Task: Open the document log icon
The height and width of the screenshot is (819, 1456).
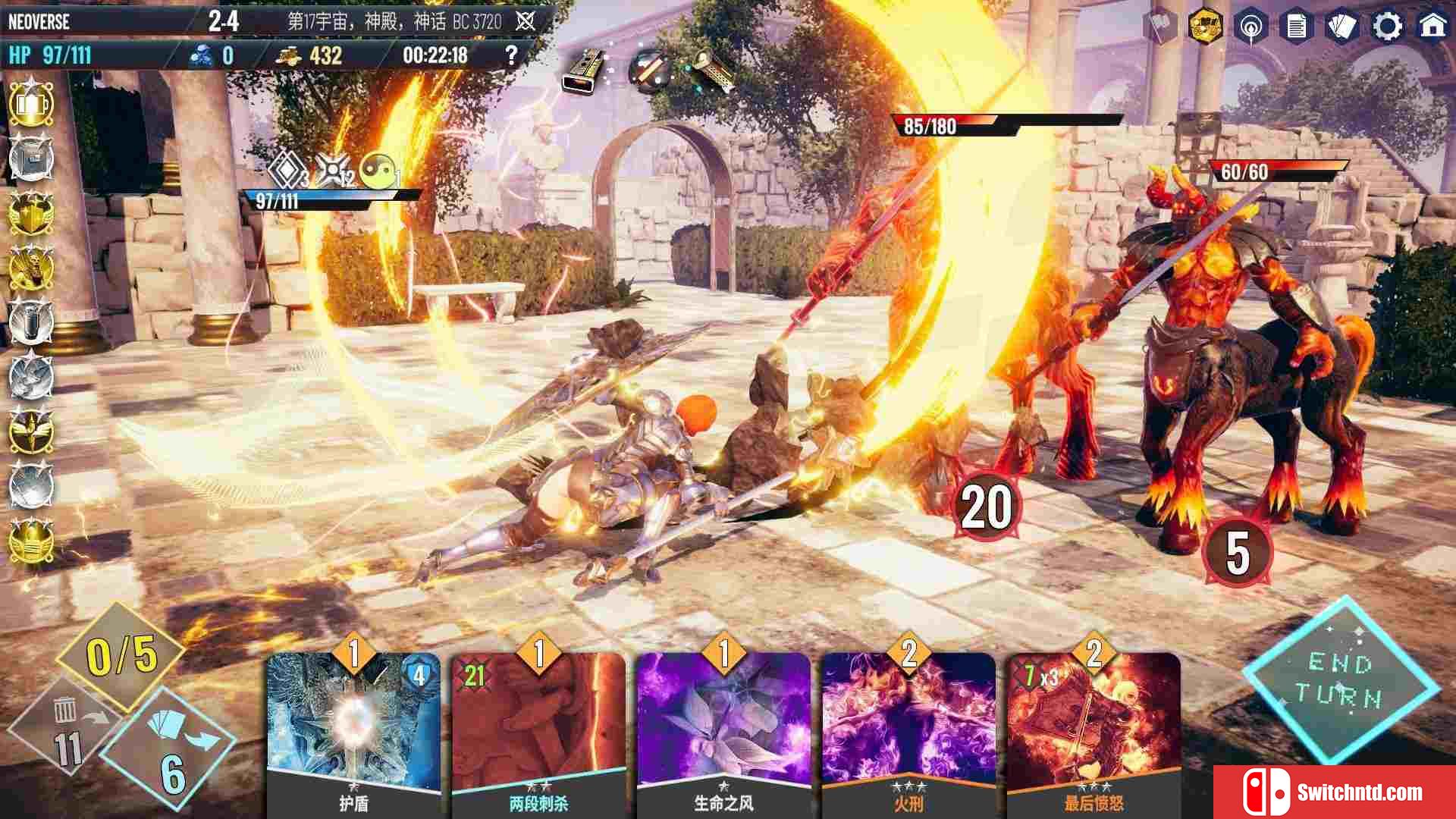Action: (1296, 27)
